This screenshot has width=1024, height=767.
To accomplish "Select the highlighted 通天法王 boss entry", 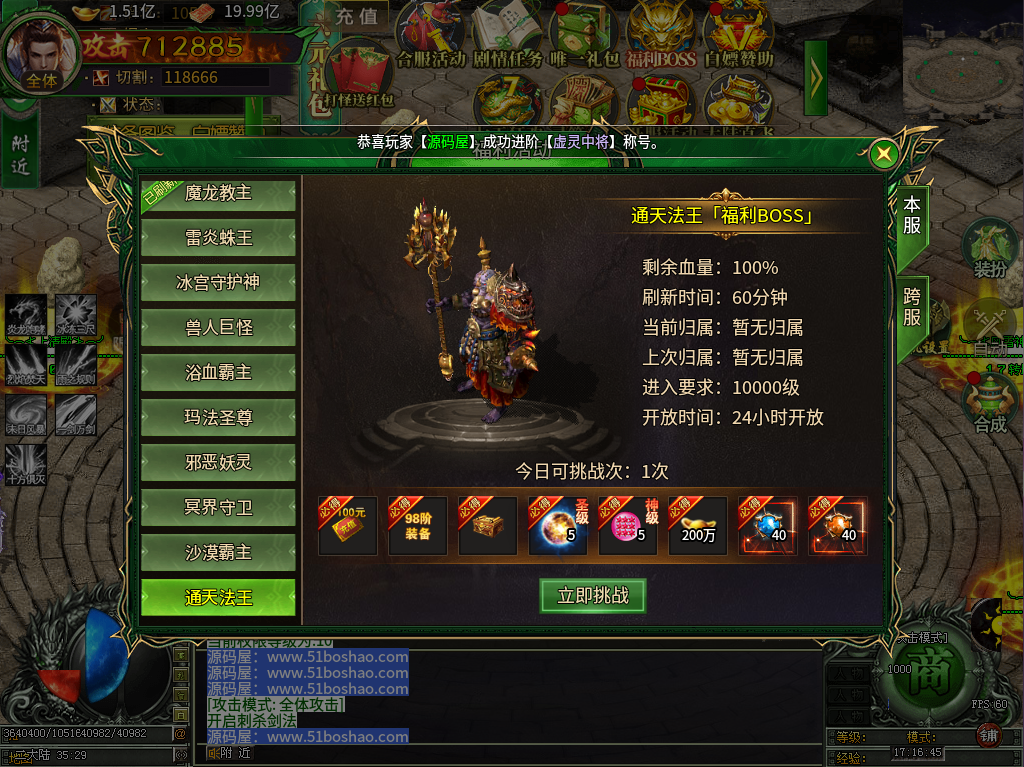I will click(x=218, y=598).
